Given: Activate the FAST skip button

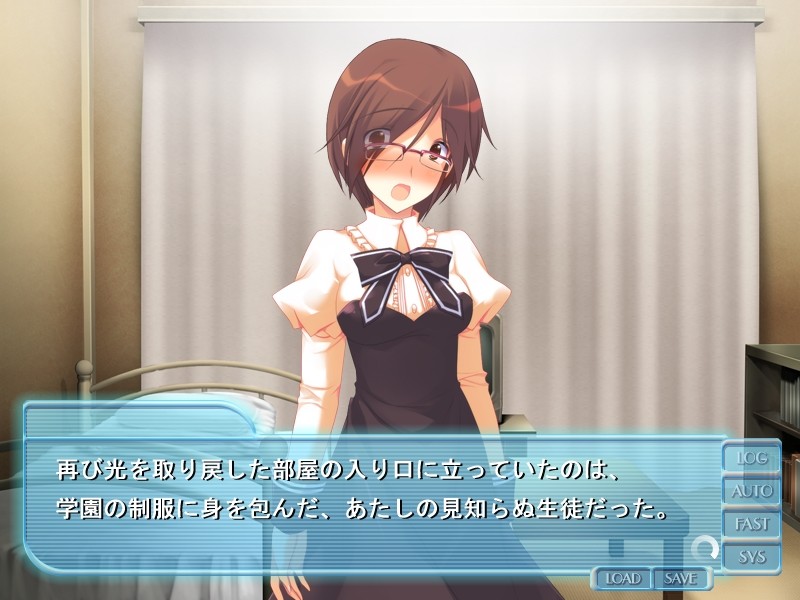Looking at the screenshot, I should point(751,524).
